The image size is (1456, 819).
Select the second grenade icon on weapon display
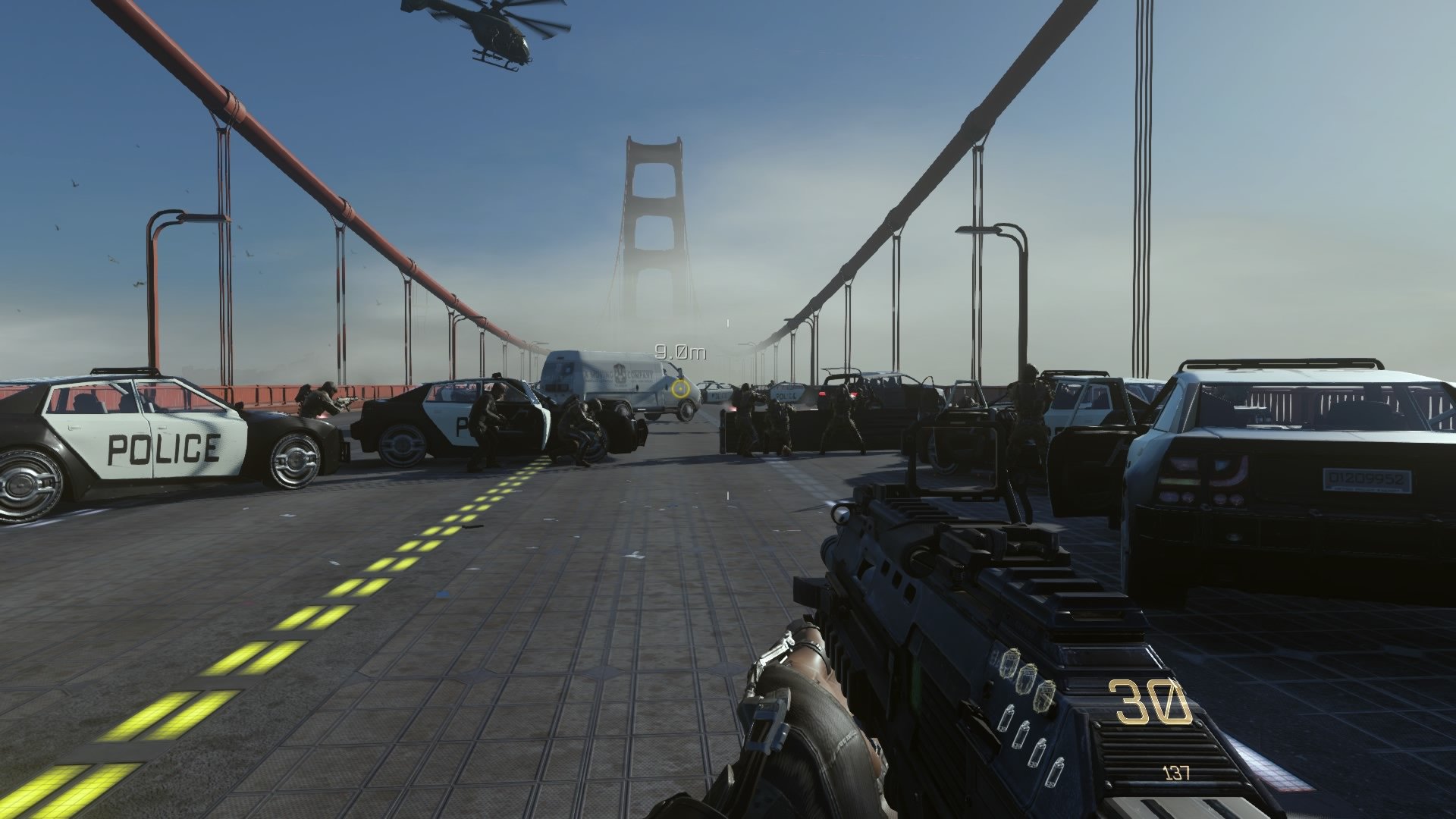pyautogui.click(x=1028, y=679)
